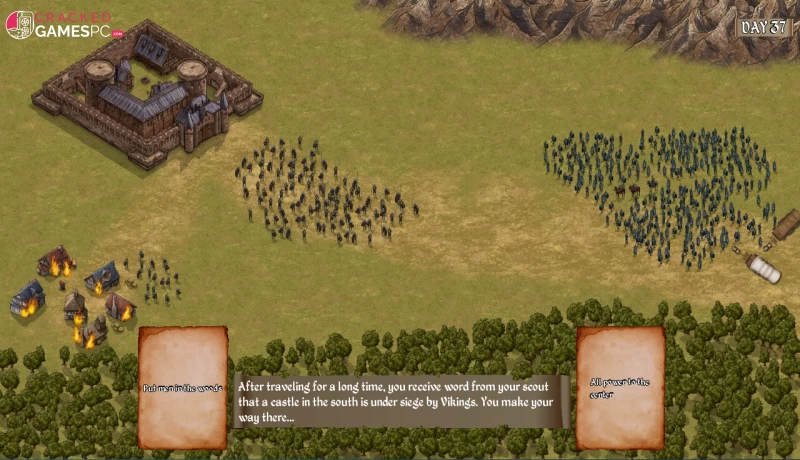Viewport: 800px width, 460px height.
Task: Click the Cracked Games PC watermark logo
Action: pyautogui.click(x=62, y=24)
